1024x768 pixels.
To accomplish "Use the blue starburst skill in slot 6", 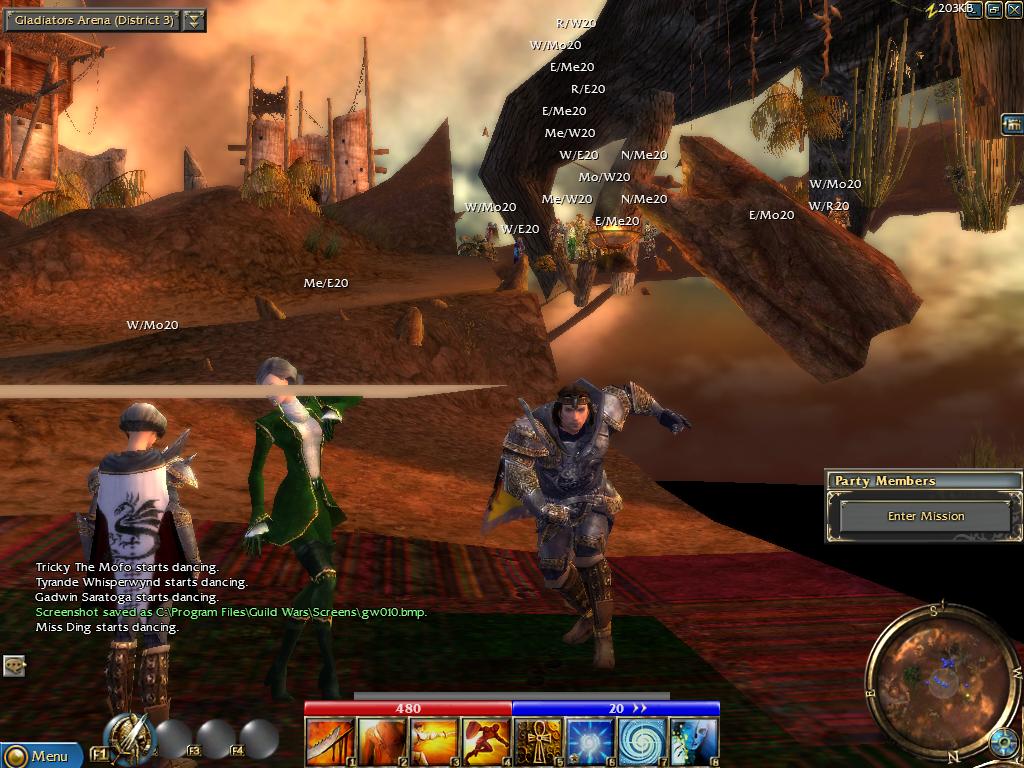I will pos(590,742).
